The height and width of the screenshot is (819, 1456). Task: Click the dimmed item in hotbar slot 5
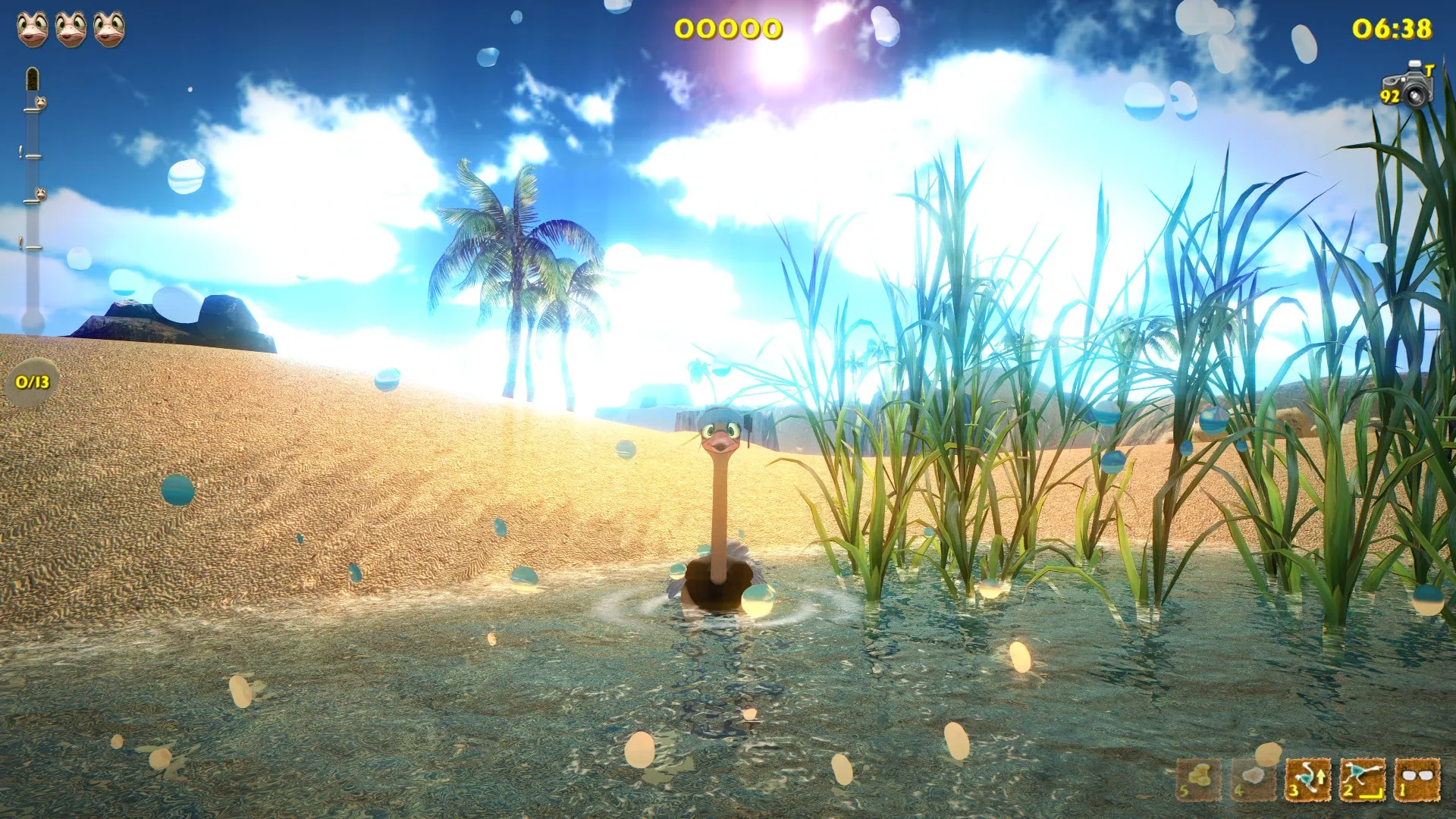1199,778
